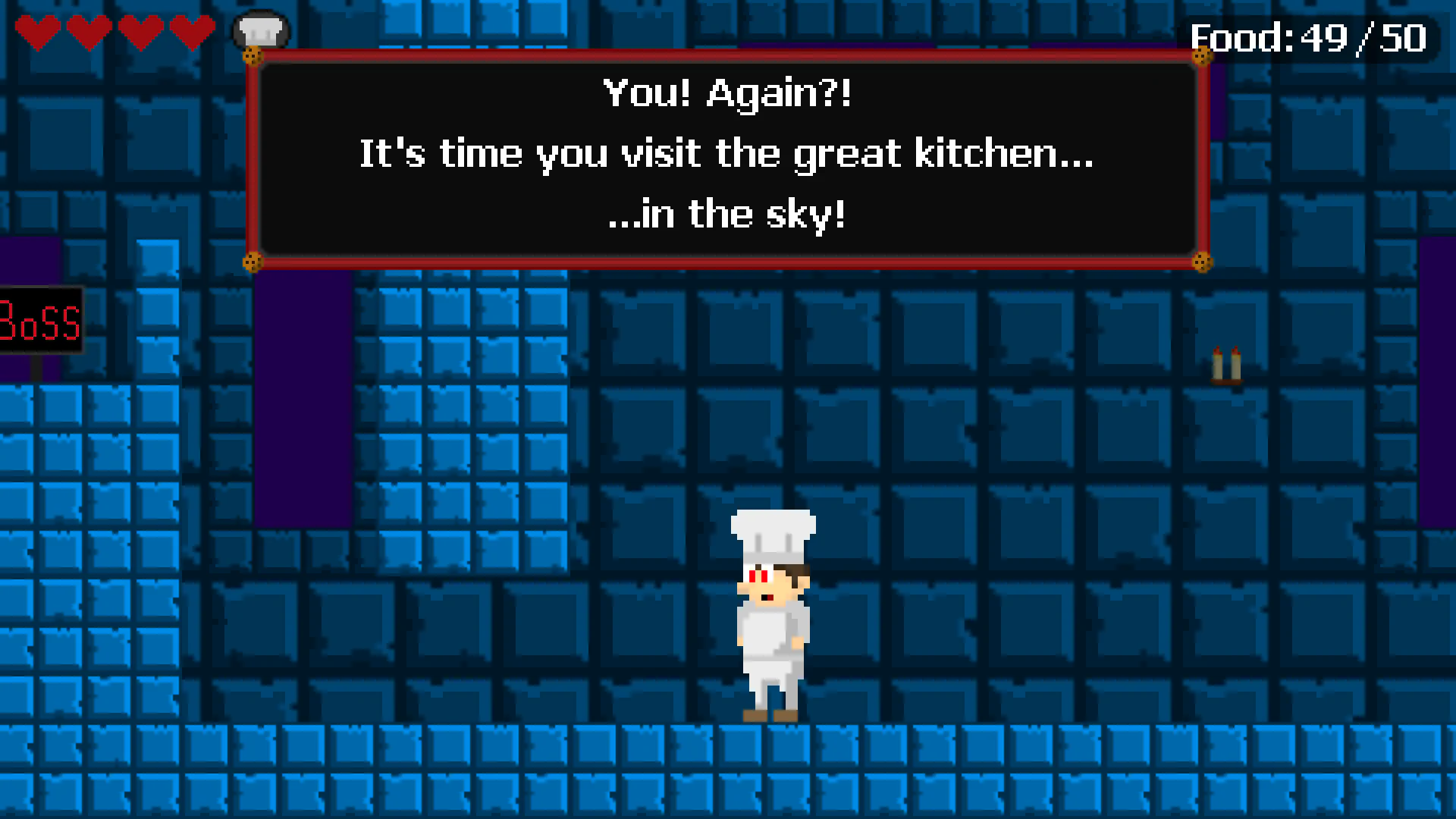Click the chef character standing on the floor
Screen dimensions: 1456x819
point(770,614)
